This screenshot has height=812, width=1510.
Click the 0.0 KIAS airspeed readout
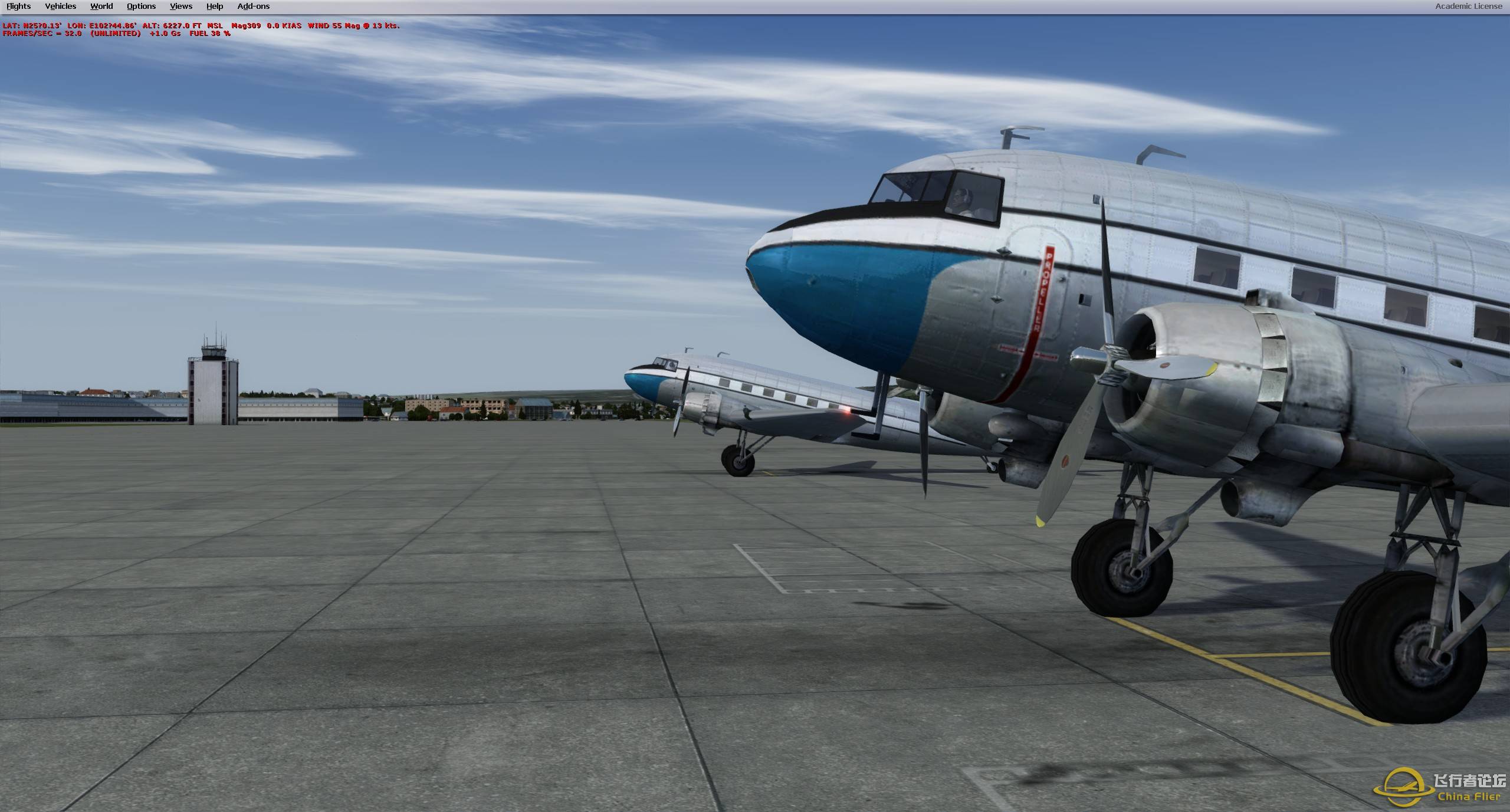(283, 26)
